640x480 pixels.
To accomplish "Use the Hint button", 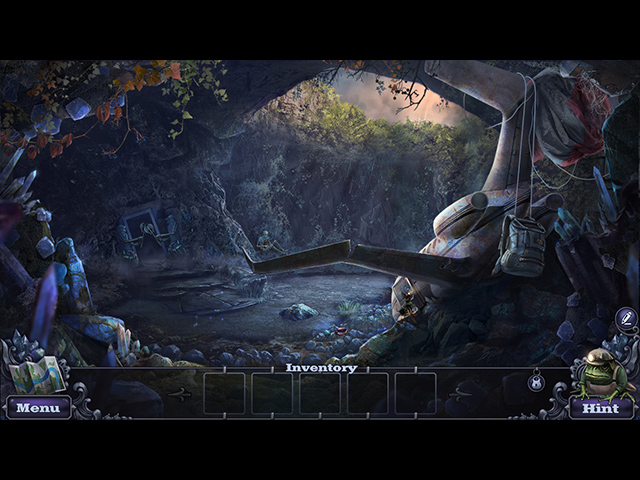I will [600, 408].
